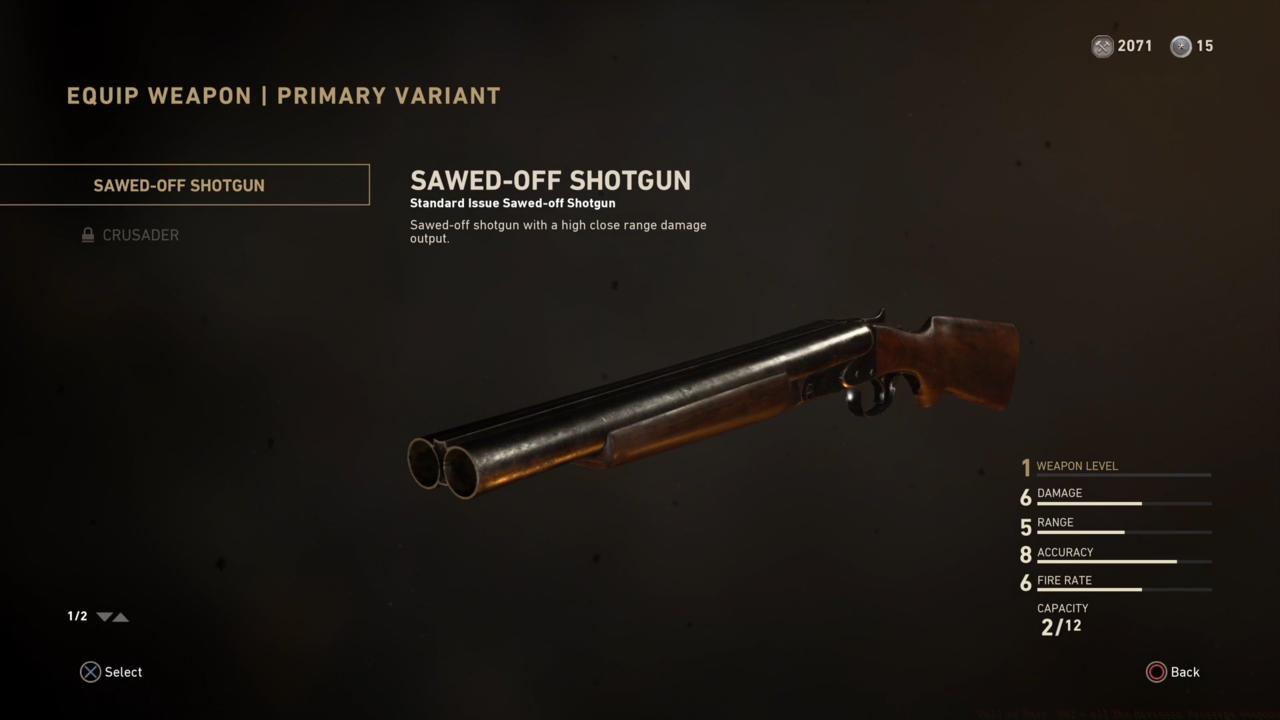
Task: Expand the next variant page with the chevron
Action: click(103, 617)
